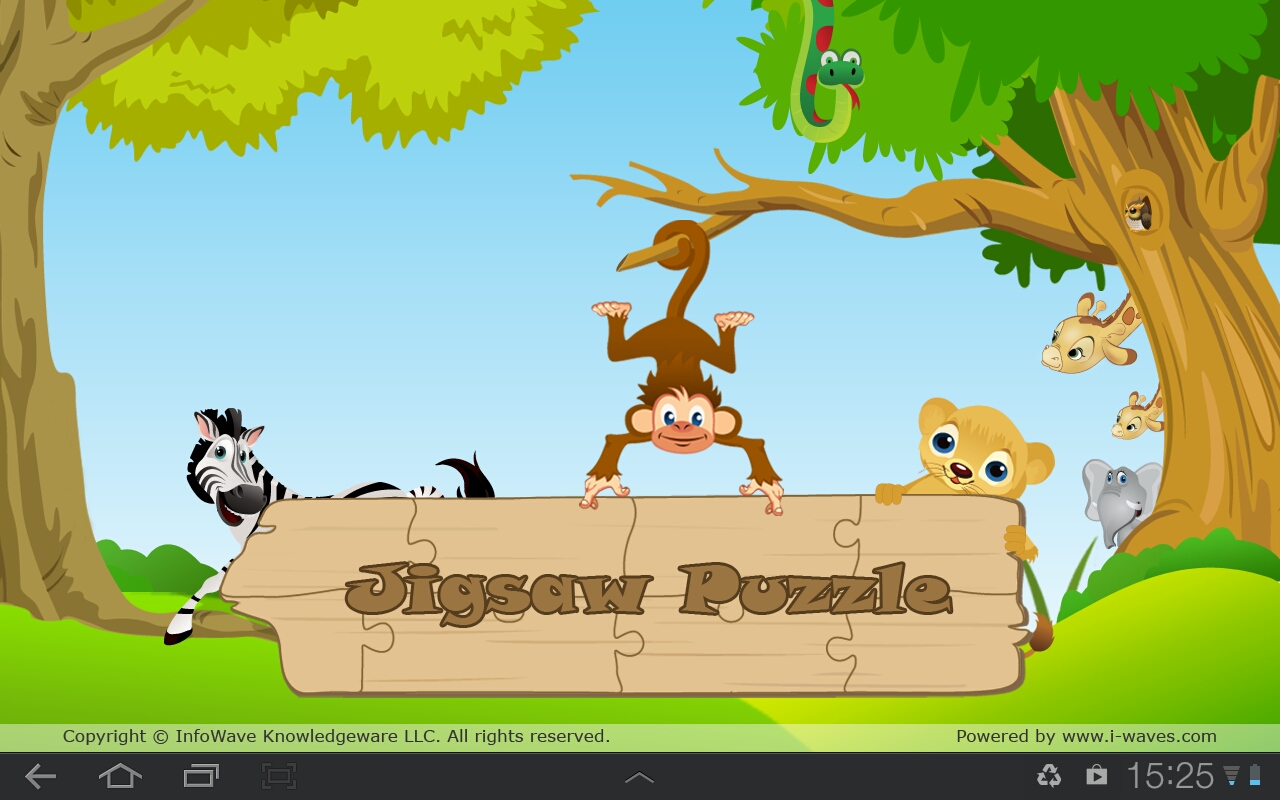Screen dimensions: 1280x800
Task: Tap the sync status icon in system tray
Action: (x=1048, y=775)
